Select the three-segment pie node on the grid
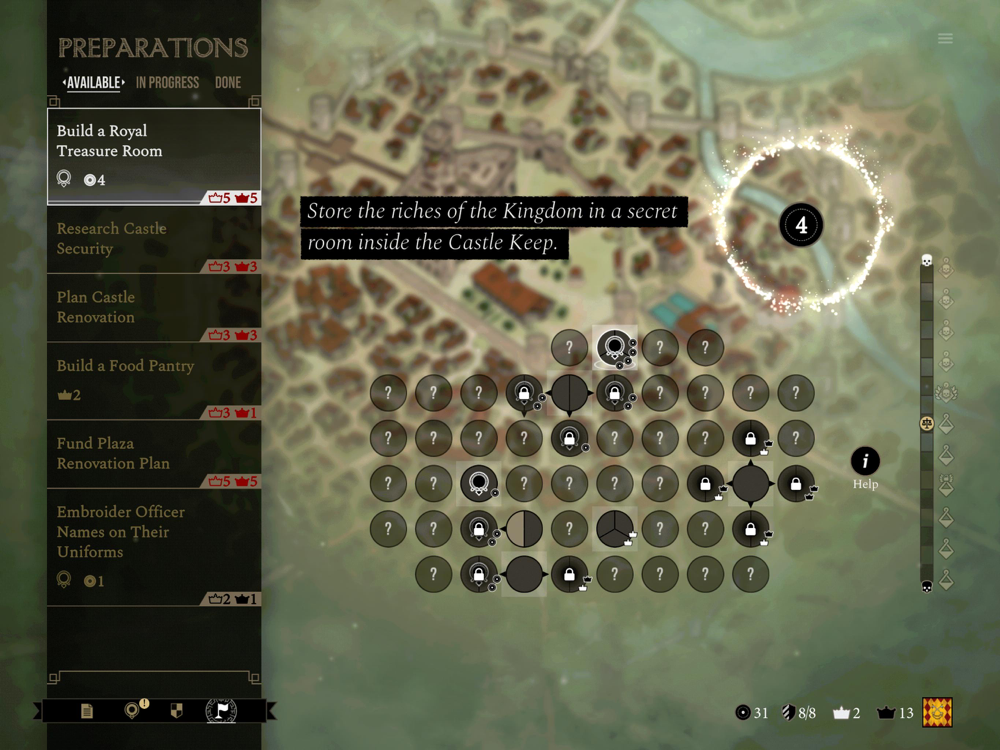Screen dimensions: 1000x750 [x=615, y=529]
